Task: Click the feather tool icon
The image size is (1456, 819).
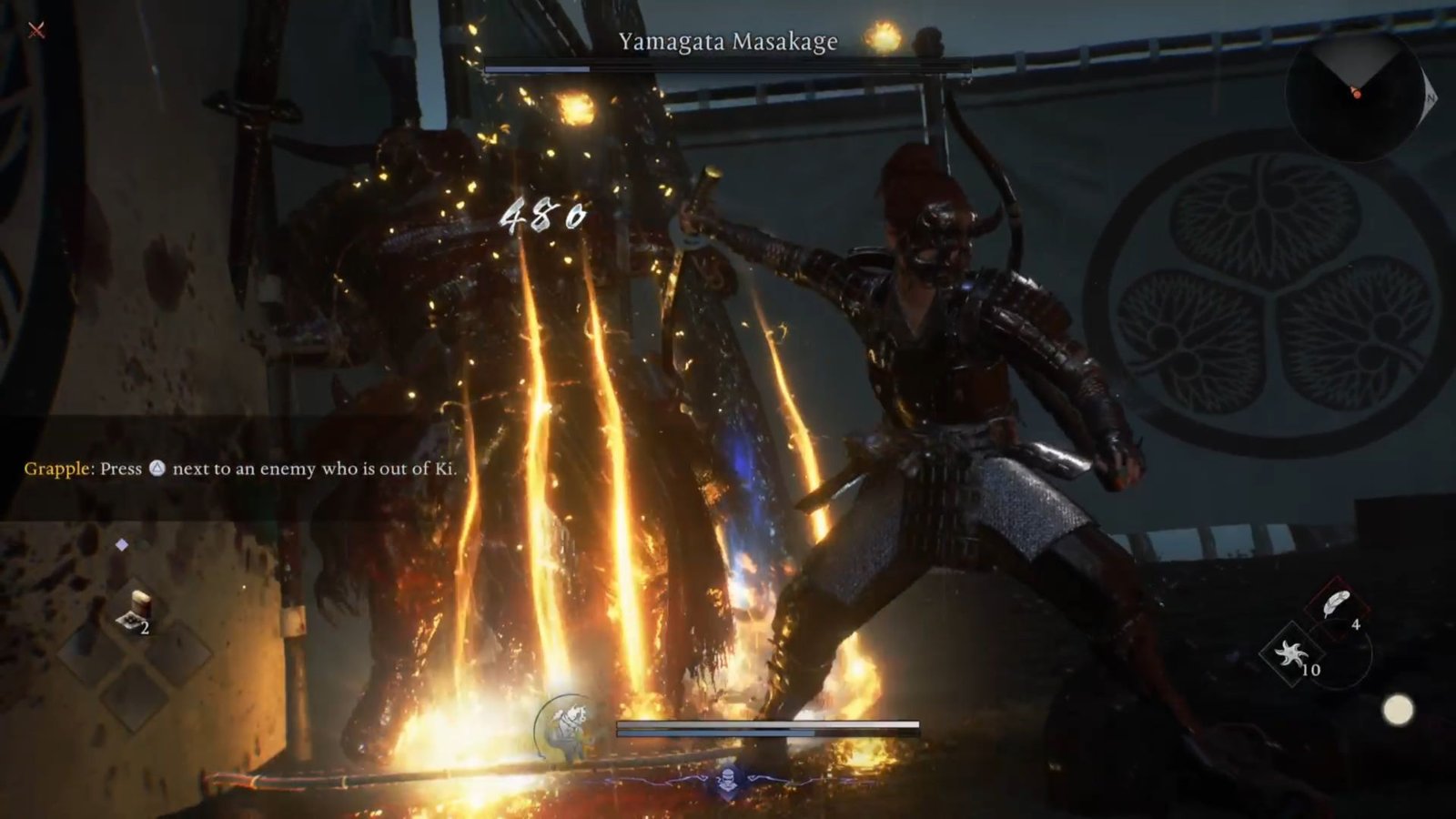Action: tap(1337, 603)
